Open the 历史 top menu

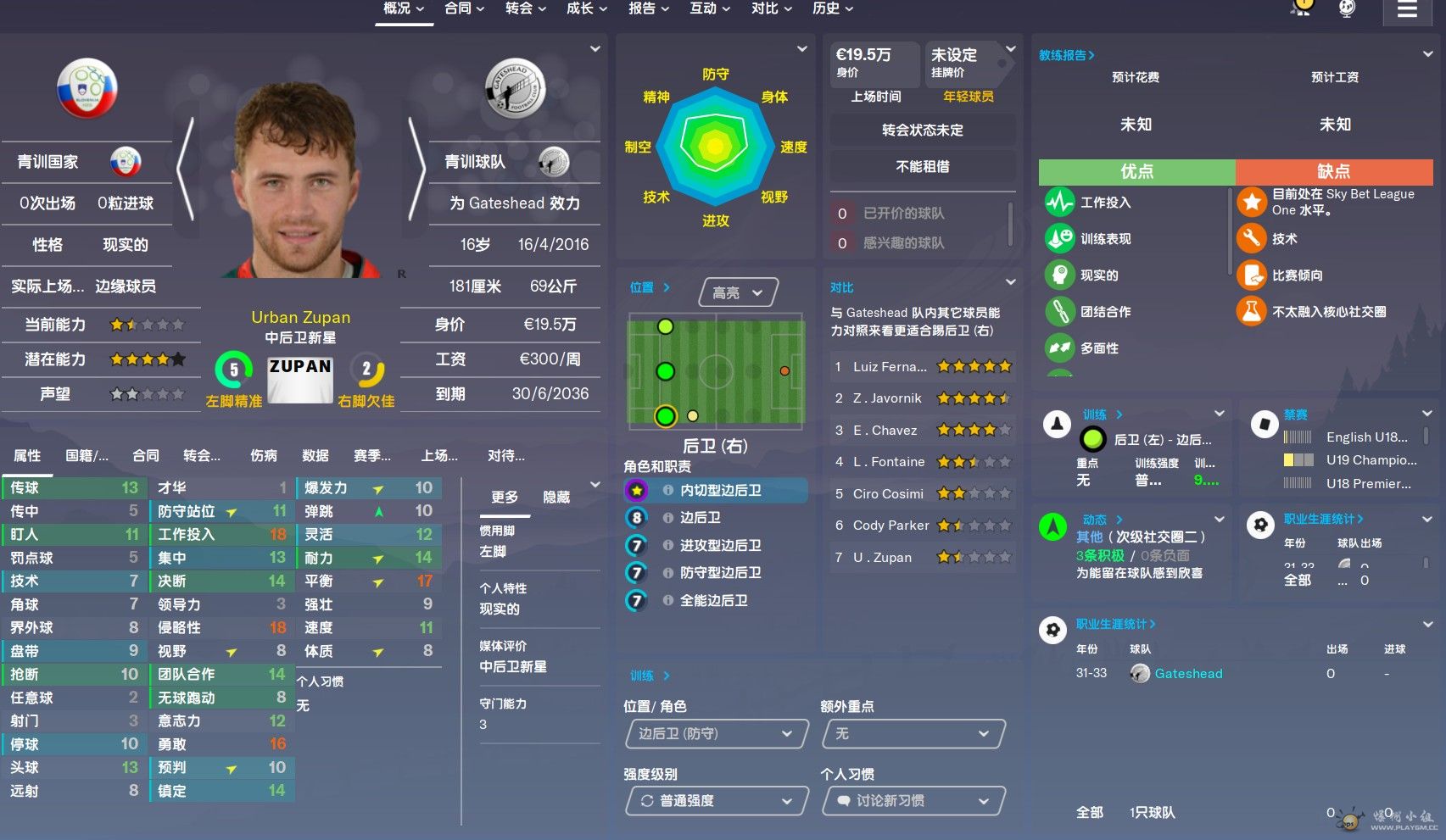click(832, 8)
